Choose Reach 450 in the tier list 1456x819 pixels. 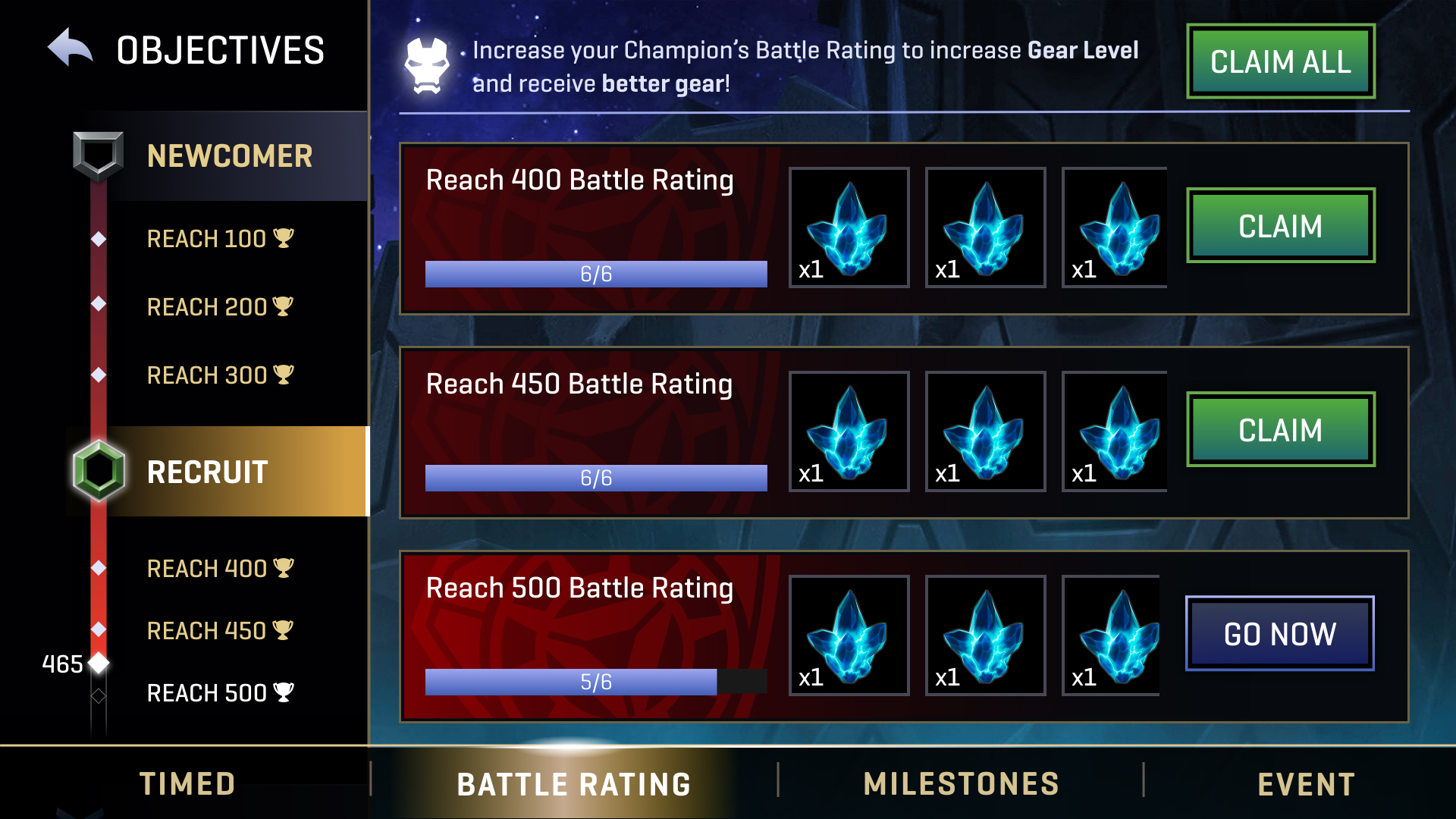219,631
